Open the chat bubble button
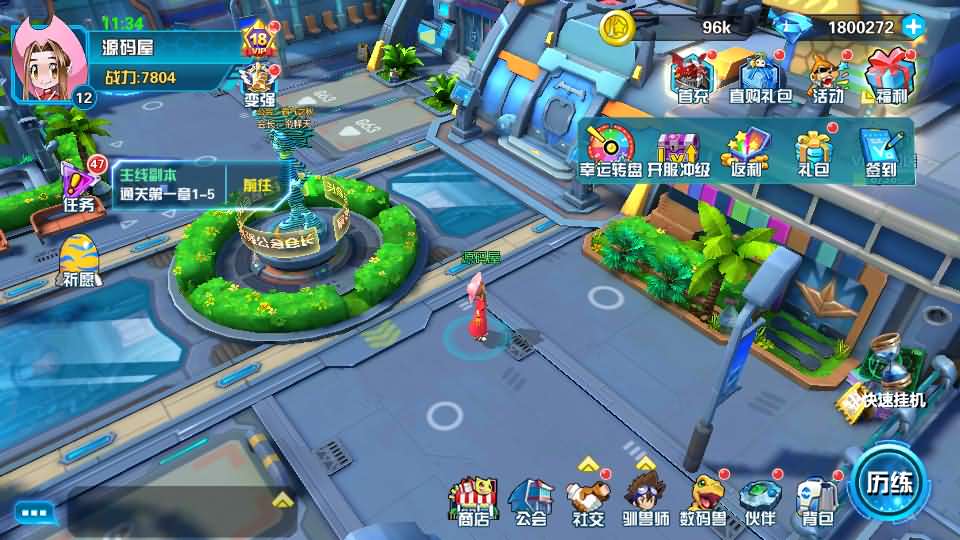 pos(33,514)
